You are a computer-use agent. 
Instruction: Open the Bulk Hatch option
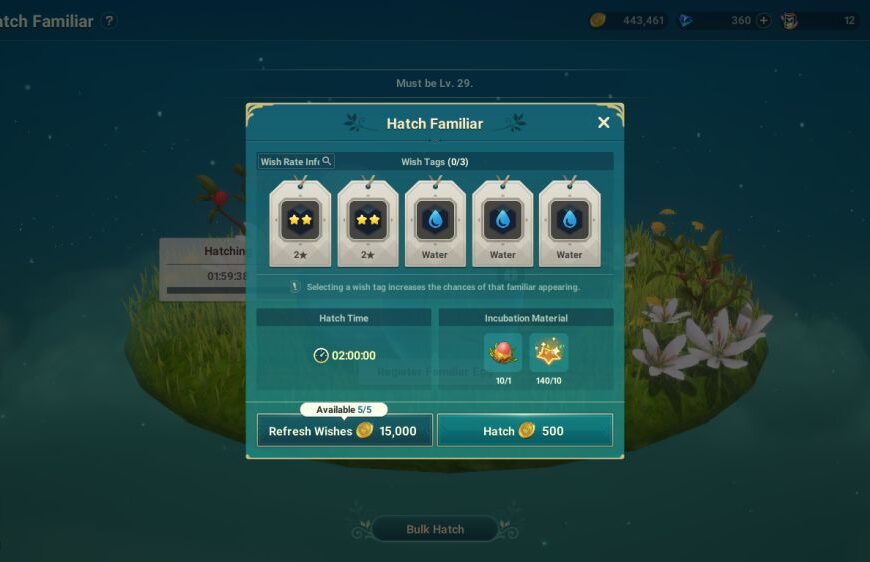tap(435, 529)
